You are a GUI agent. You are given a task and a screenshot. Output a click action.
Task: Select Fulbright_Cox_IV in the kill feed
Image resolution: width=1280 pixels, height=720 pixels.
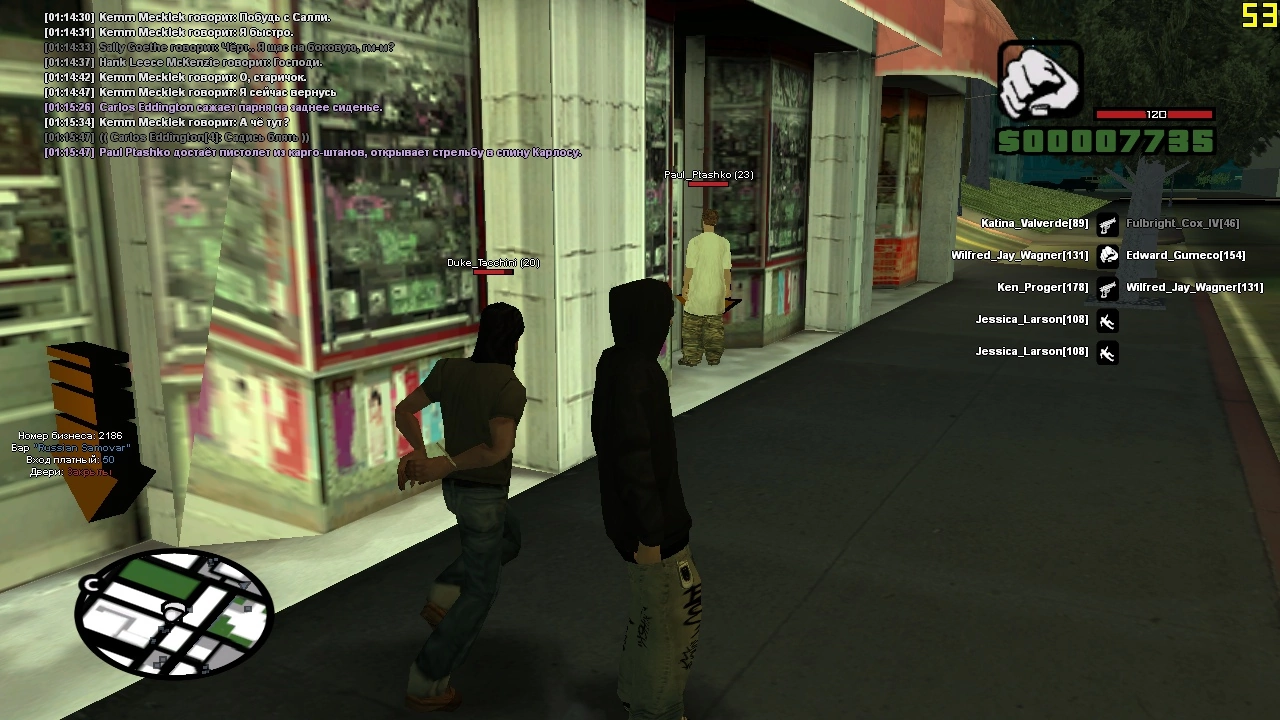(1182, 223)
